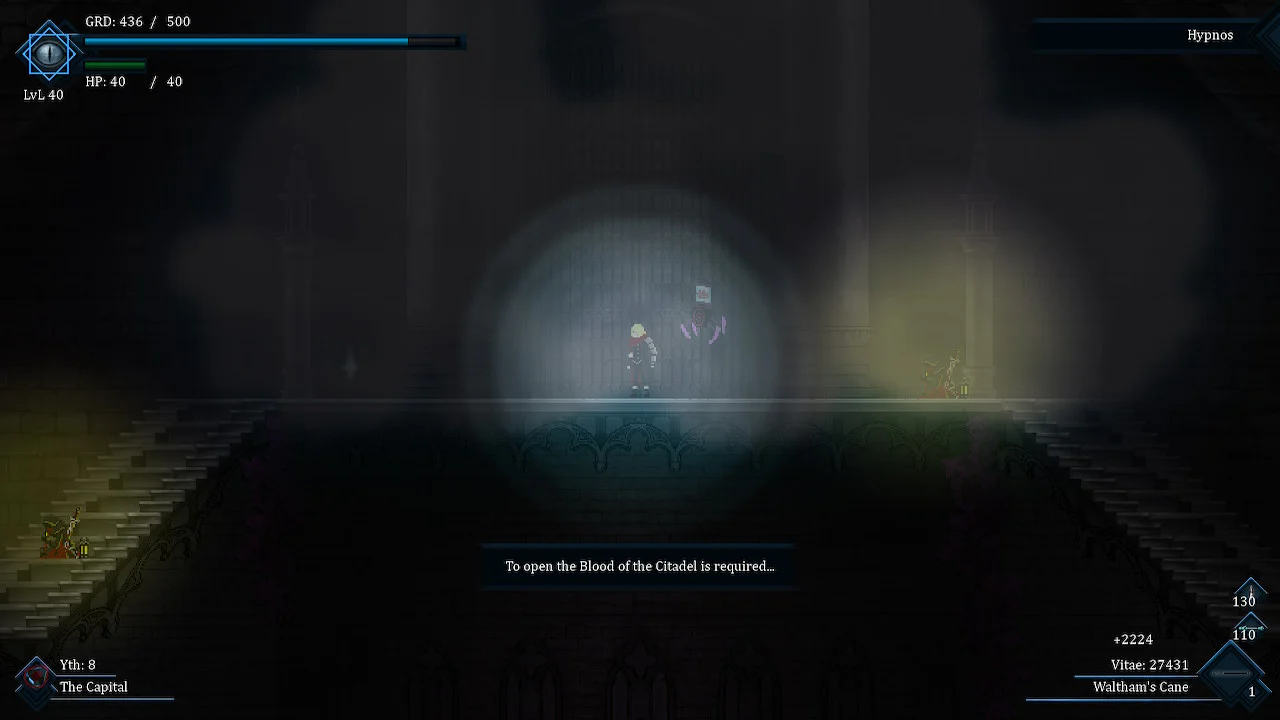This screenshot has height=720, width=1280.
Task: Open the Waltham's Cane equipment slot
Action: click(1140, 687)
